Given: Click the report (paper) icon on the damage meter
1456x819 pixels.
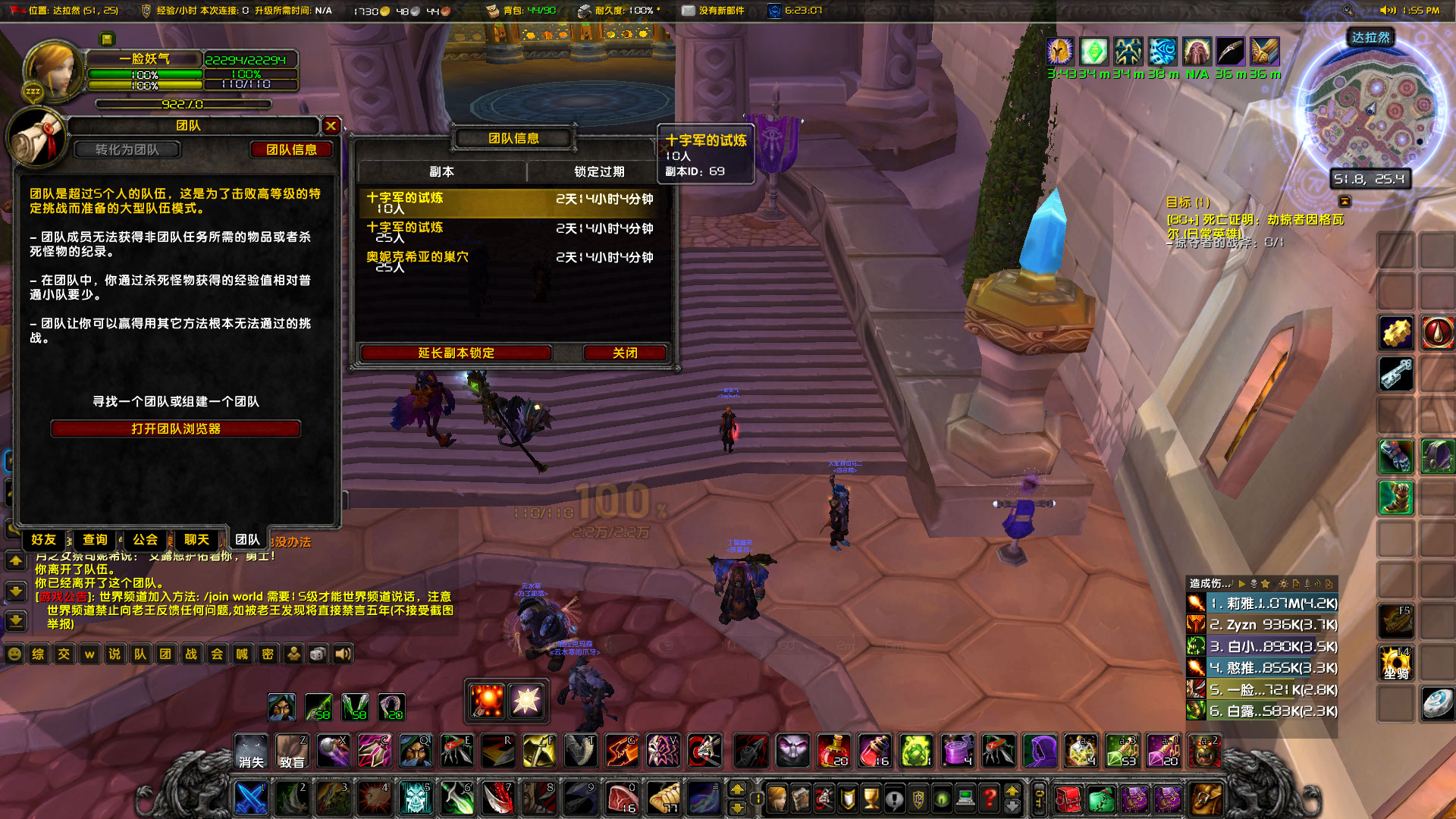Looking at the screenshot, I should pos(1297,584).
